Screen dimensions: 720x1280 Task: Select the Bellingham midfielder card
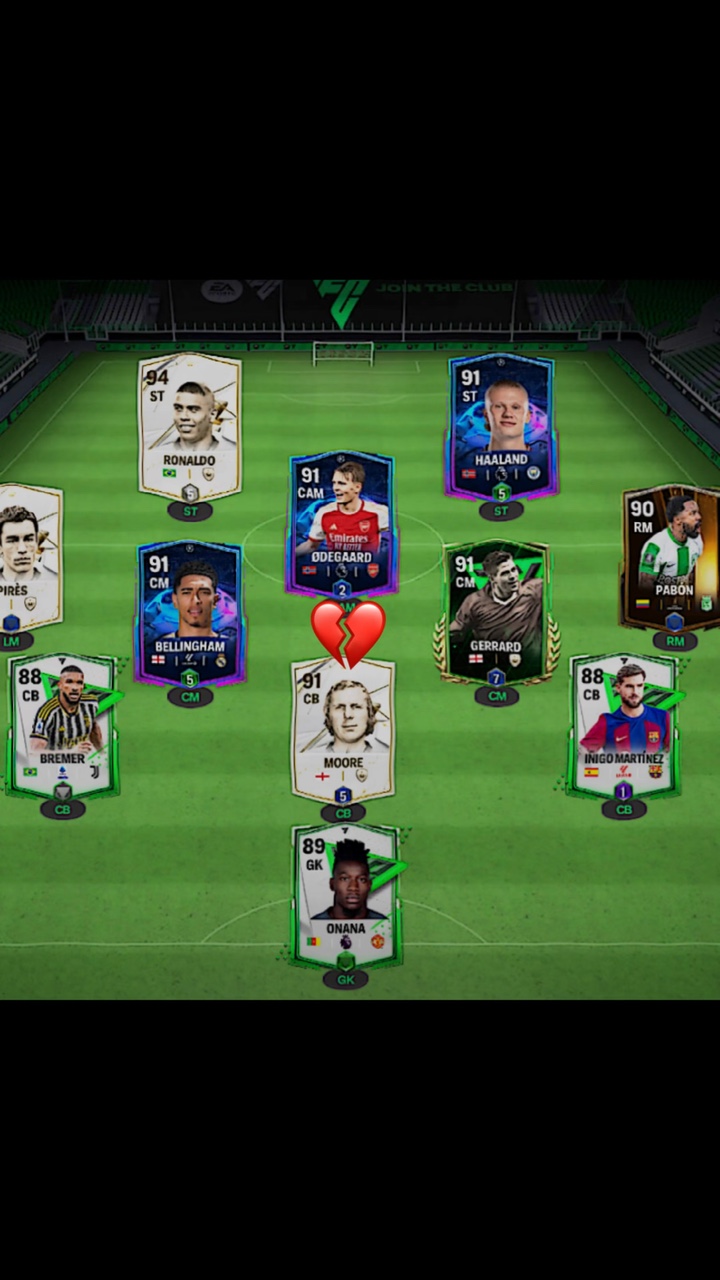189,612
